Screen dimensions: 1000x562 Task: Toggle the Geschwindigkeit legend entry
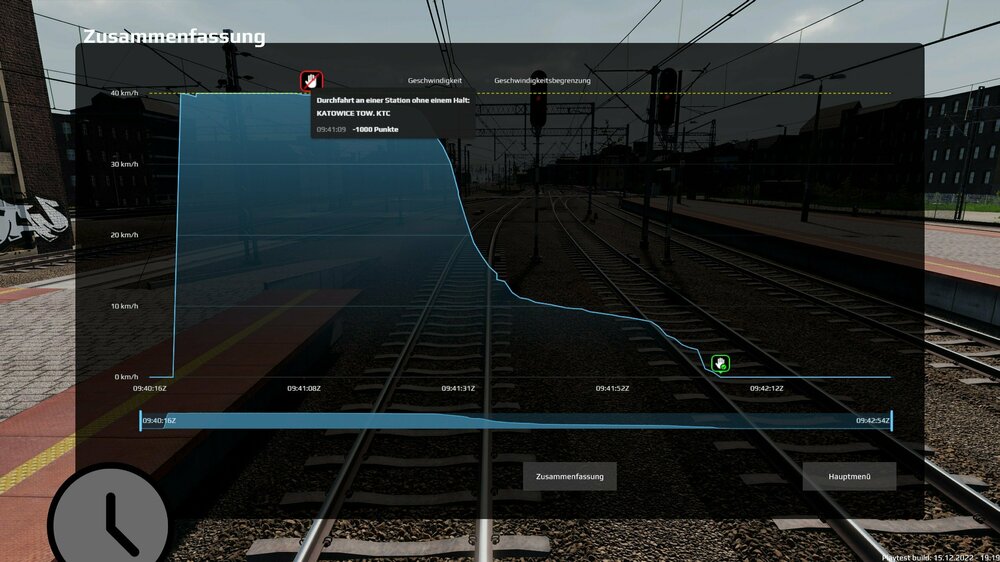click(435, 80)
